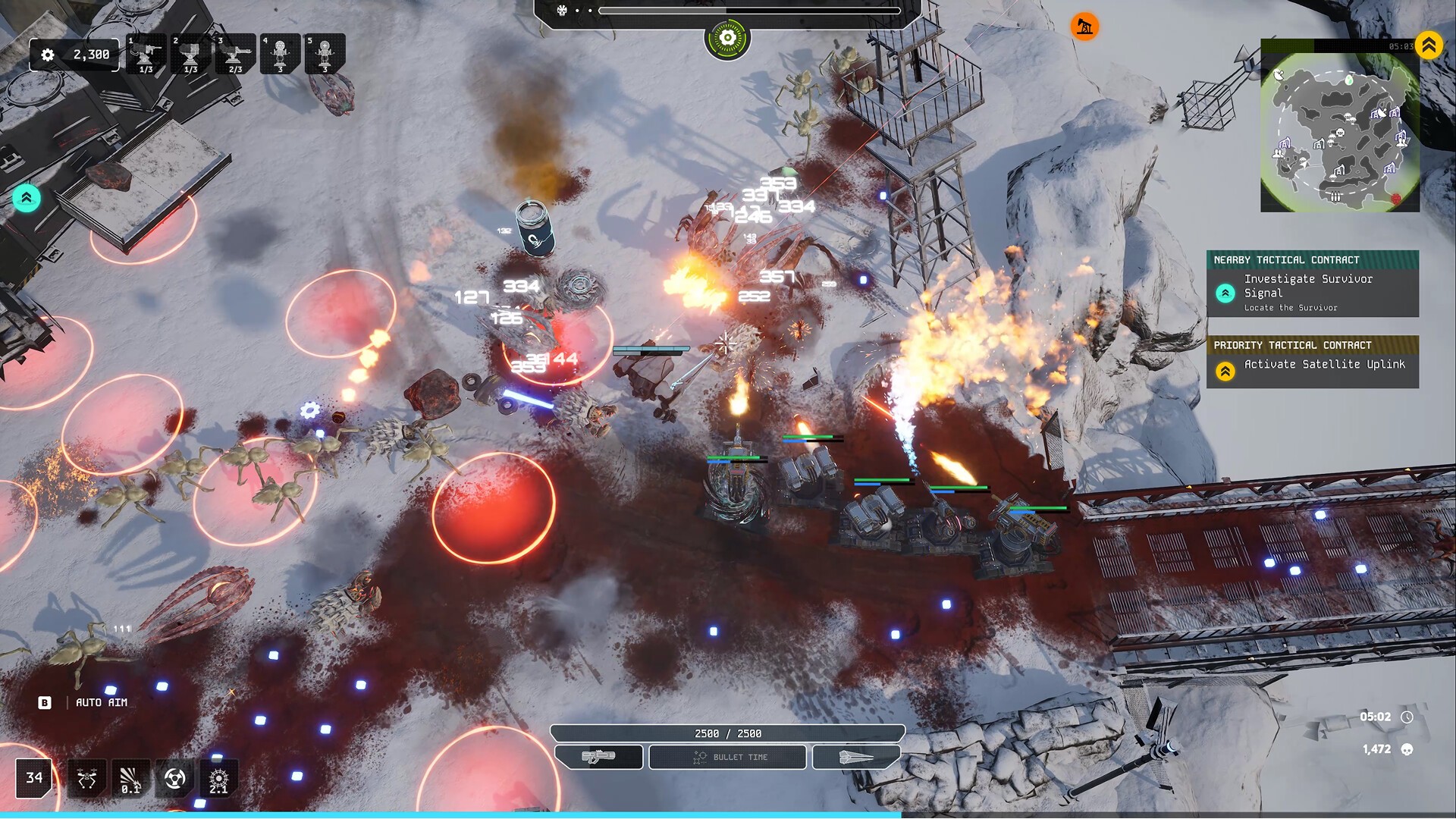Switch to the blade melee weapon slot
Image resolution: width=1456 pixels, height=819 pixels.
click(x=856, y=757)
